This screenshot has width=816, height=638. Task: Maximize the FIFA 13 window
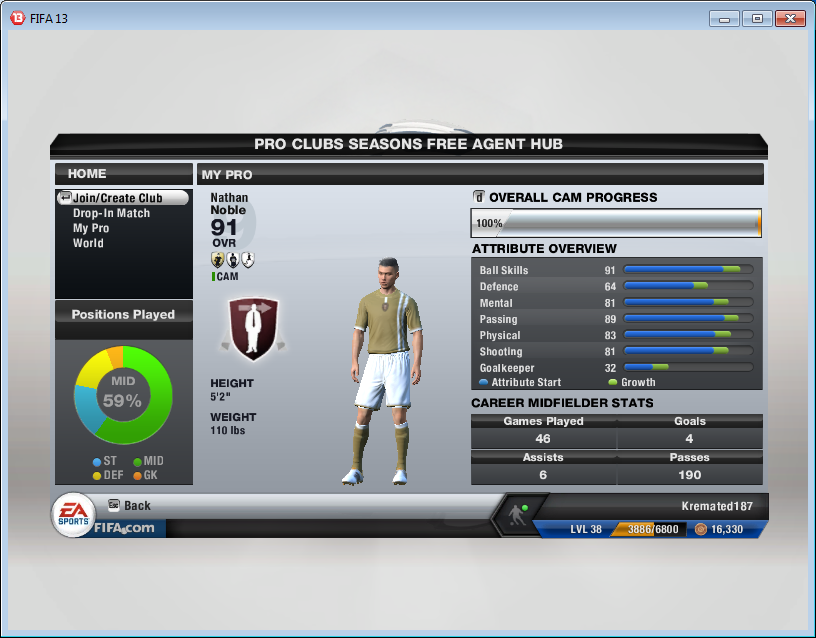point(756,18)
